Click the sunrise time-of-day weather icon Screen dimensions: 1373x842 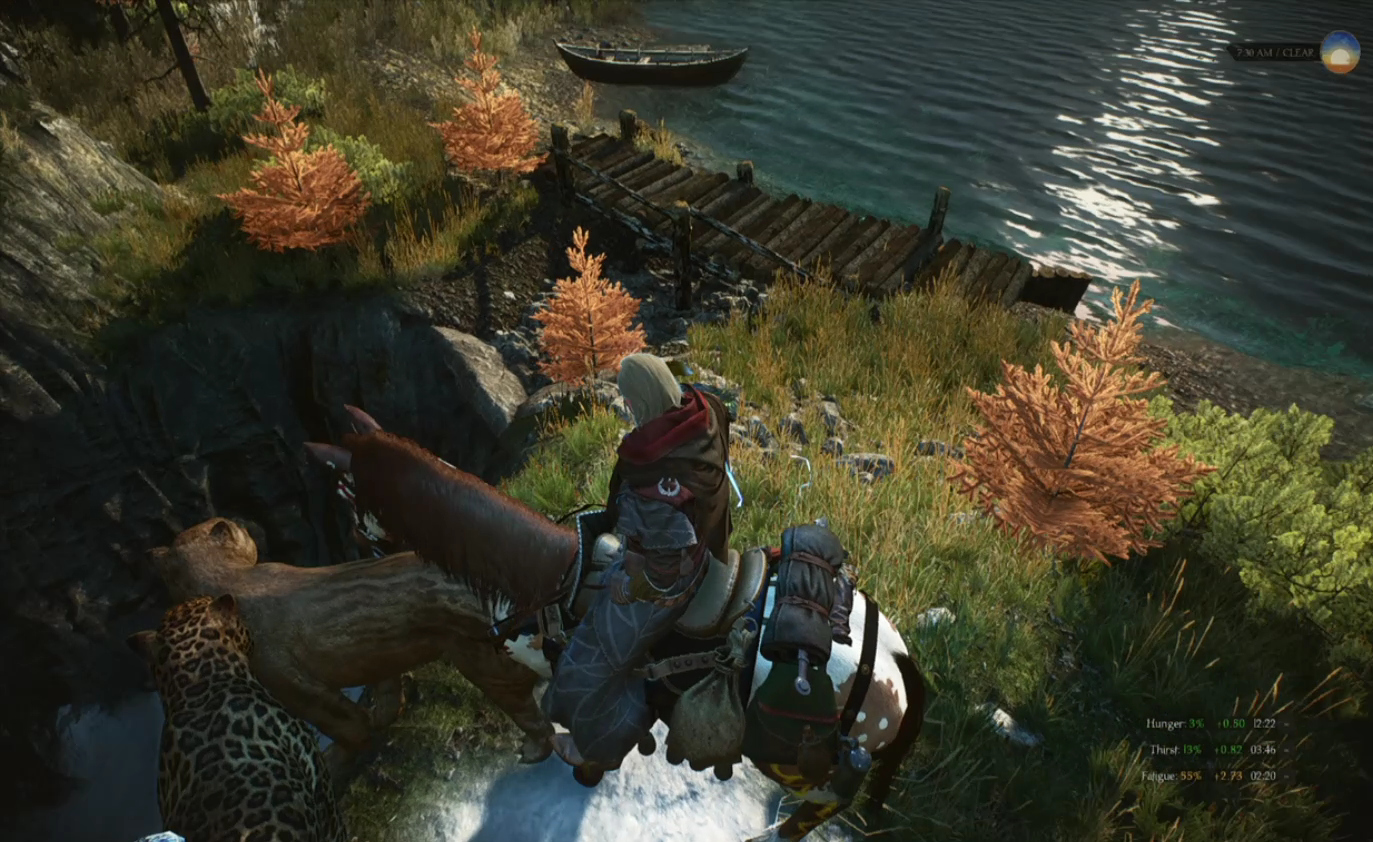1339,52
